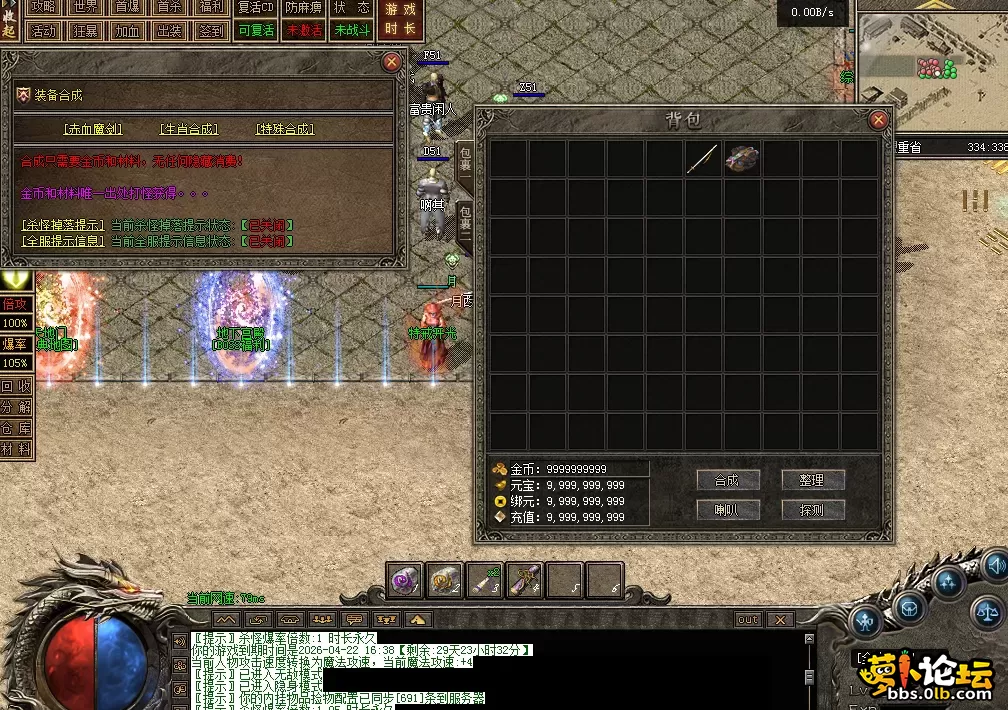
Task: Click the 狂暴 top menu button
Action: tap(85, 30)
